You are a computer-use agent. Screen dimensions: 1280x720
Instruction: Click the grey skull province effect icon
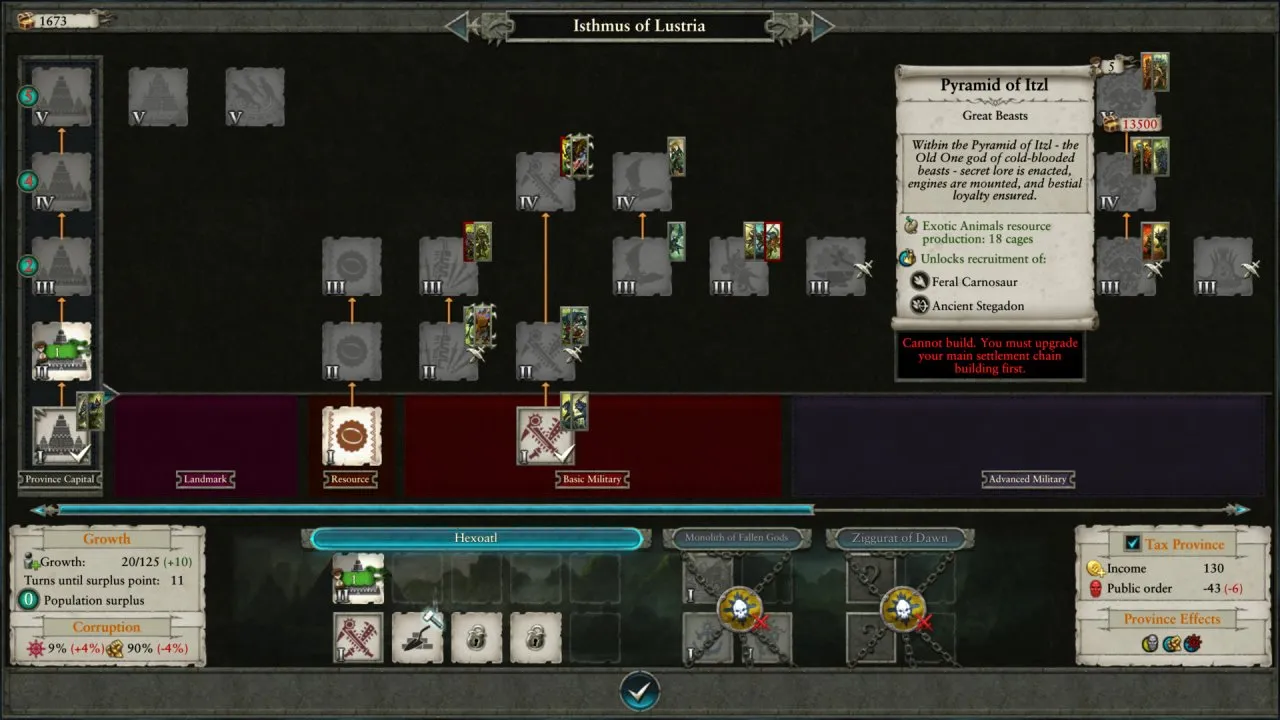coord(1152,643)
